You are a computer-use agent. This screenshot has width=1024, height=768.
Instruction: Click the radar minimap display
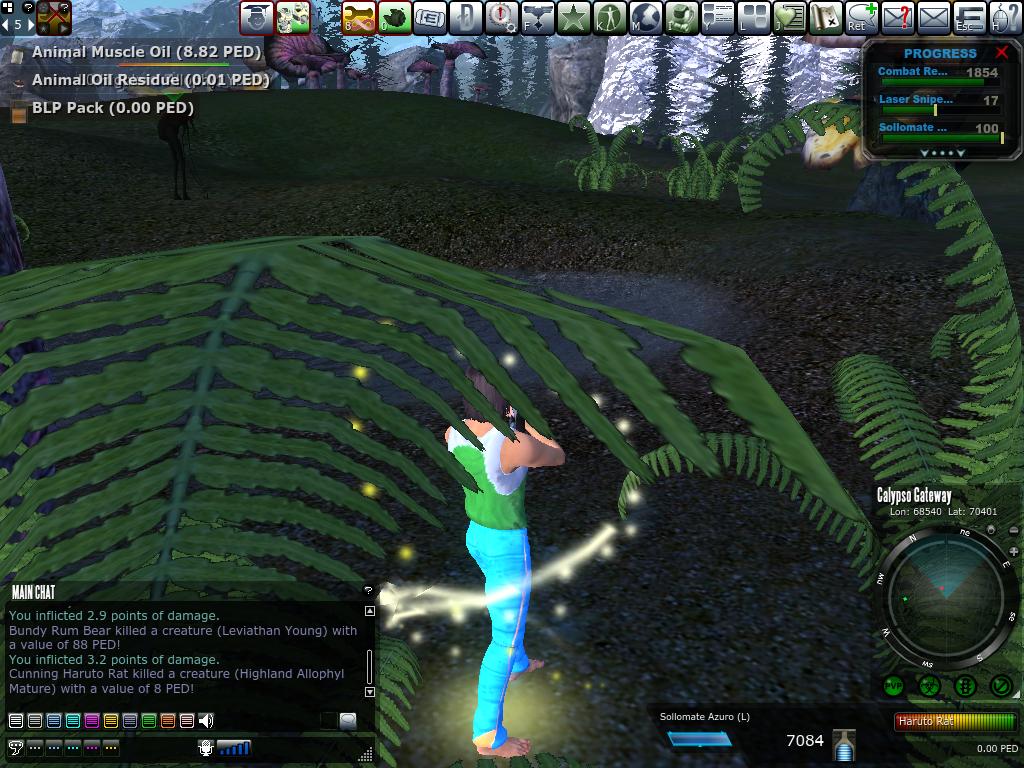click(945, 600)
